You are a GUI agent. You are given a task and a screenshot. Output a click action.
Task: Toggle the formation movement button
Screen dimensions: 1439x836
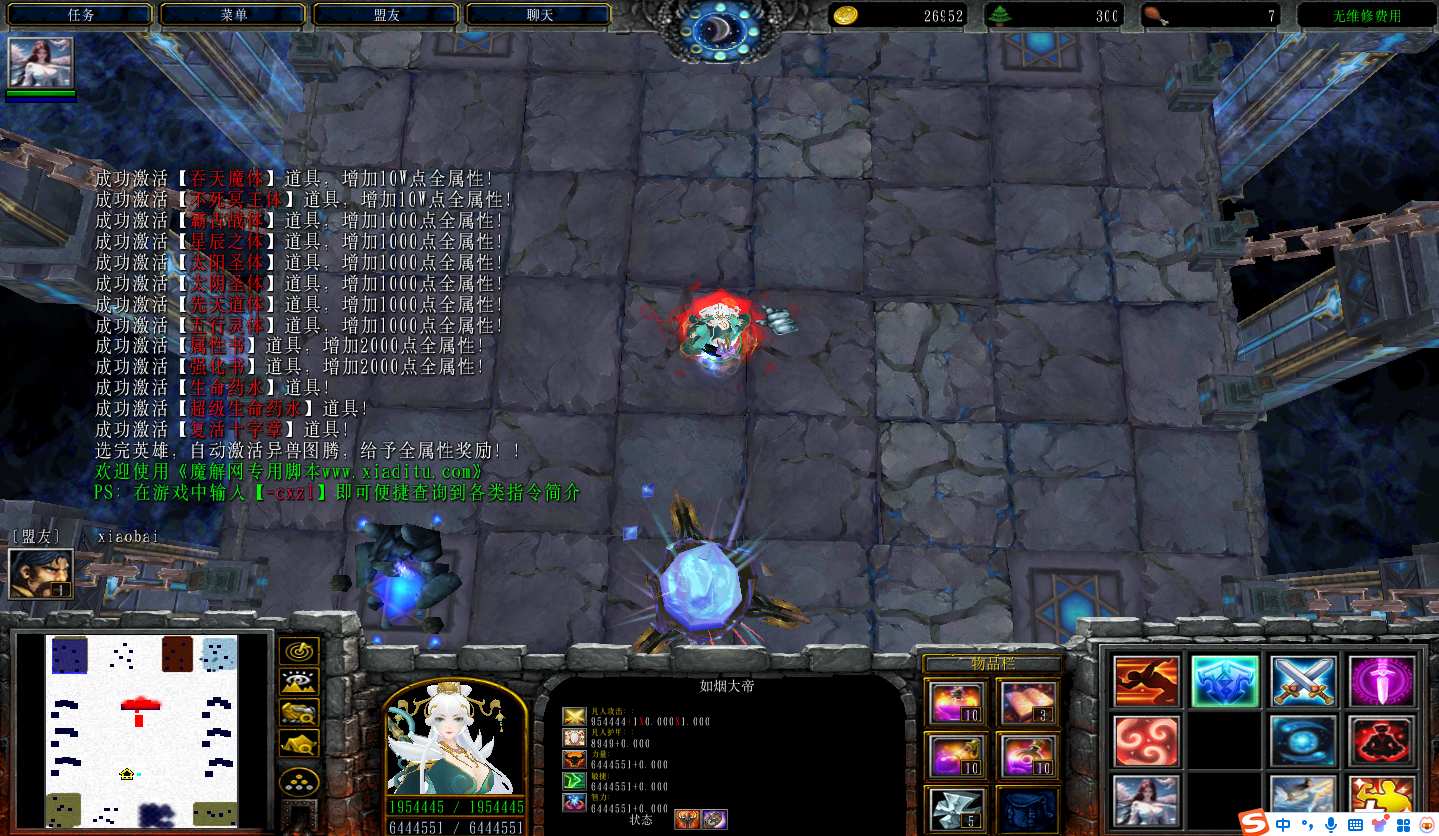(298, 782)
